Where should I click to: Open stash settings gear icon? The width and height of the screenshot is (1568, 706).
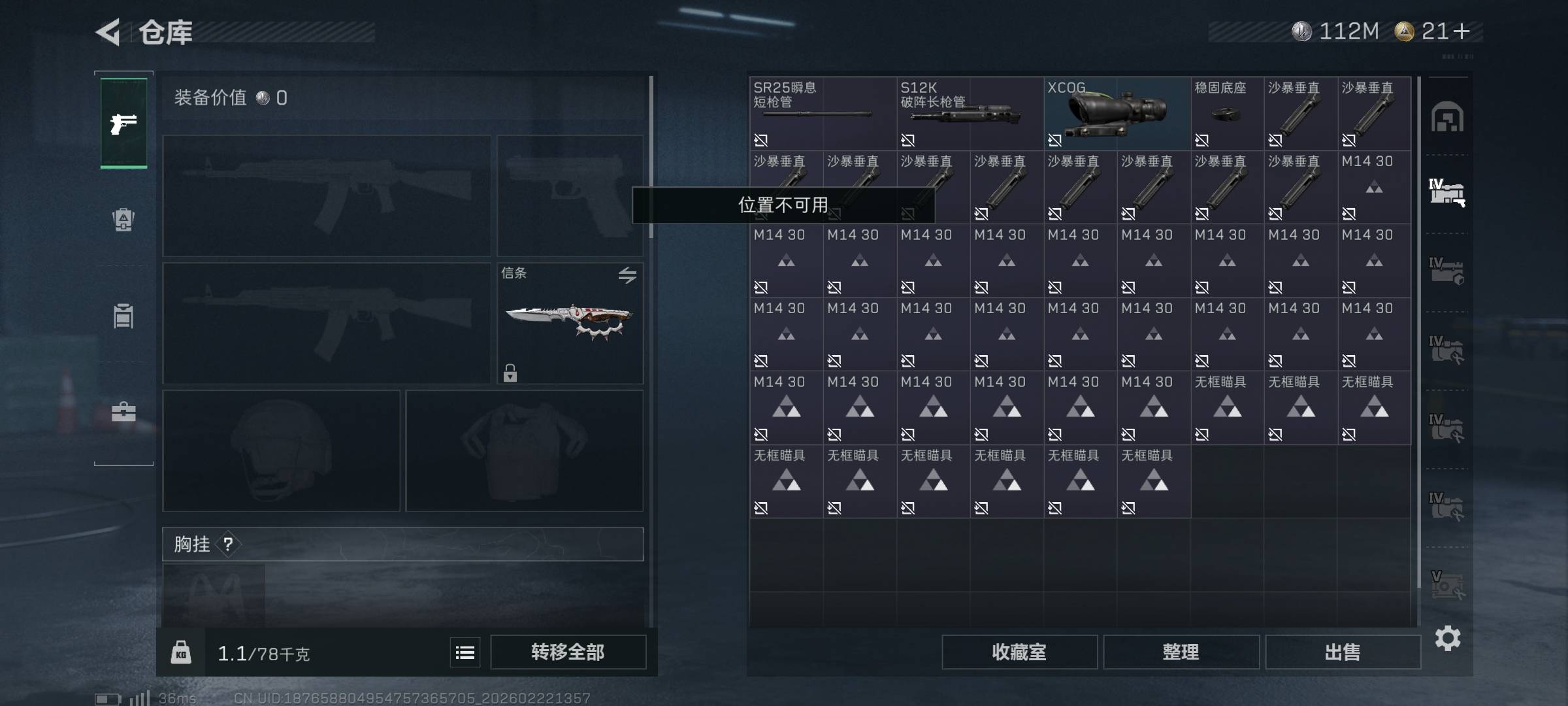1447,638
